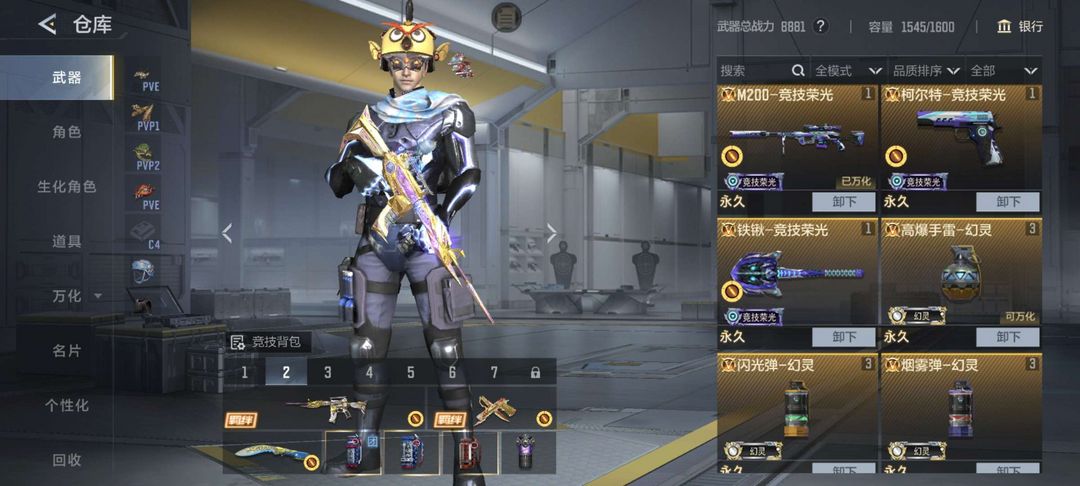Screen dimensions: 1080x486
Task: Unequip the 柯尔特-竞技荣光 pistol
Action: [1008, 201]
